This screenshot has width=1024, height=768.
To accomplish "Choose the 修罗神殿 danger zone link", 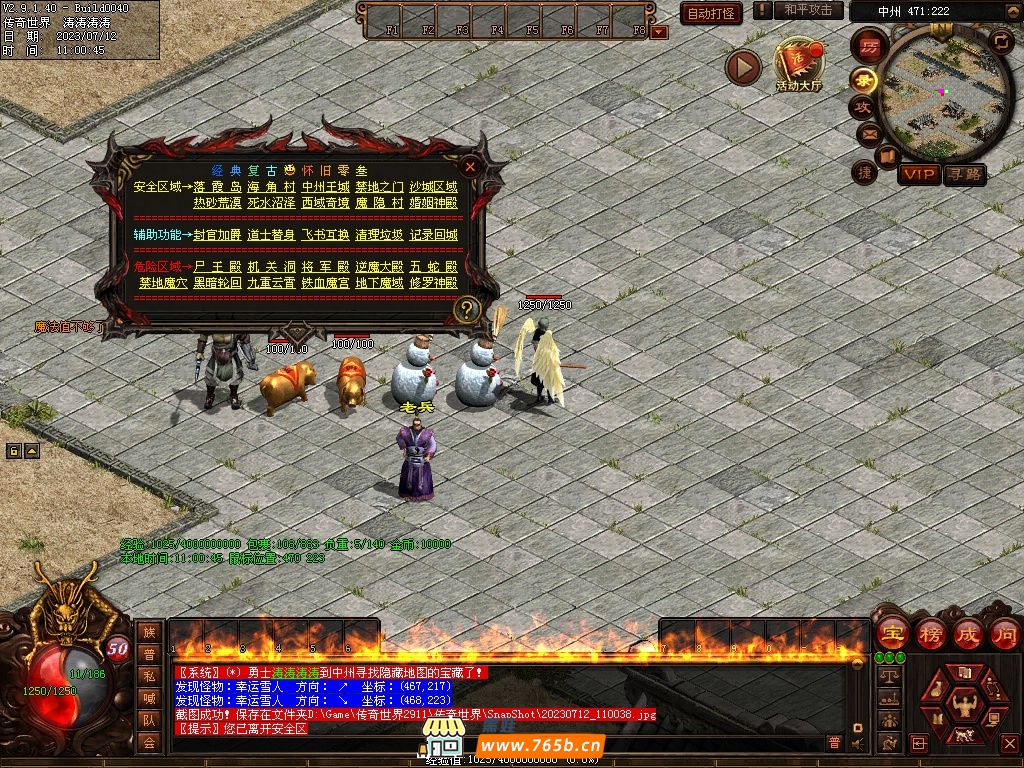I will click(x=433, y=283).
